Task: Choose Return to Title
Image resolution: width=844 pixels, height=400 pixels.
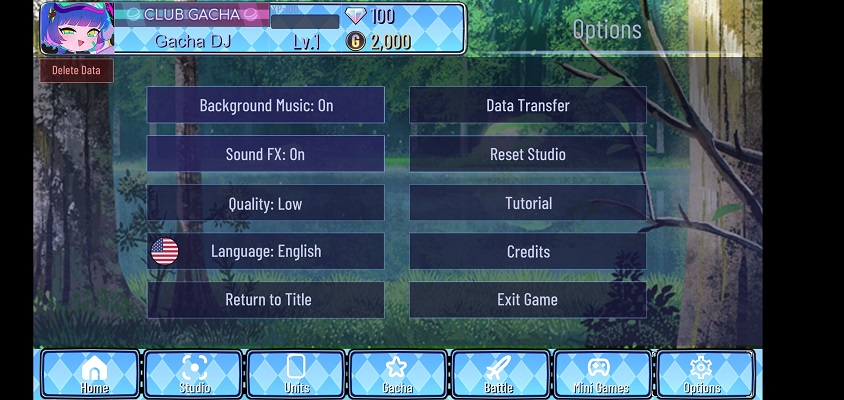Action: click(x=266, y=299)
